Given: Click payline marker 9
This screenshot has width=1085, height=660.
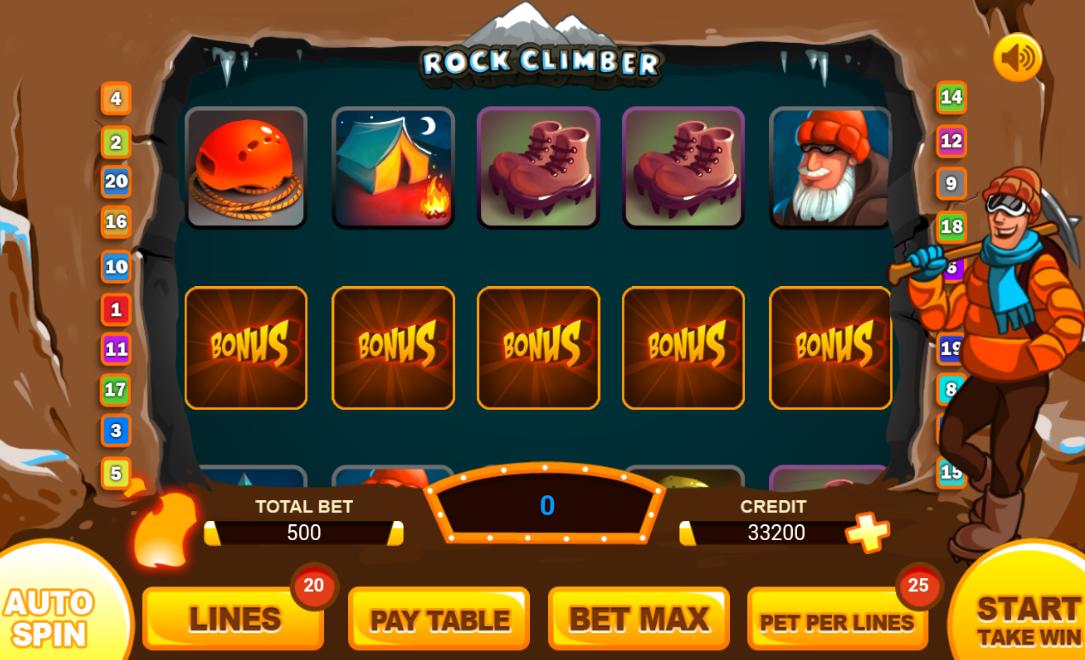Looking at the screenshot, I should [951, 184].
